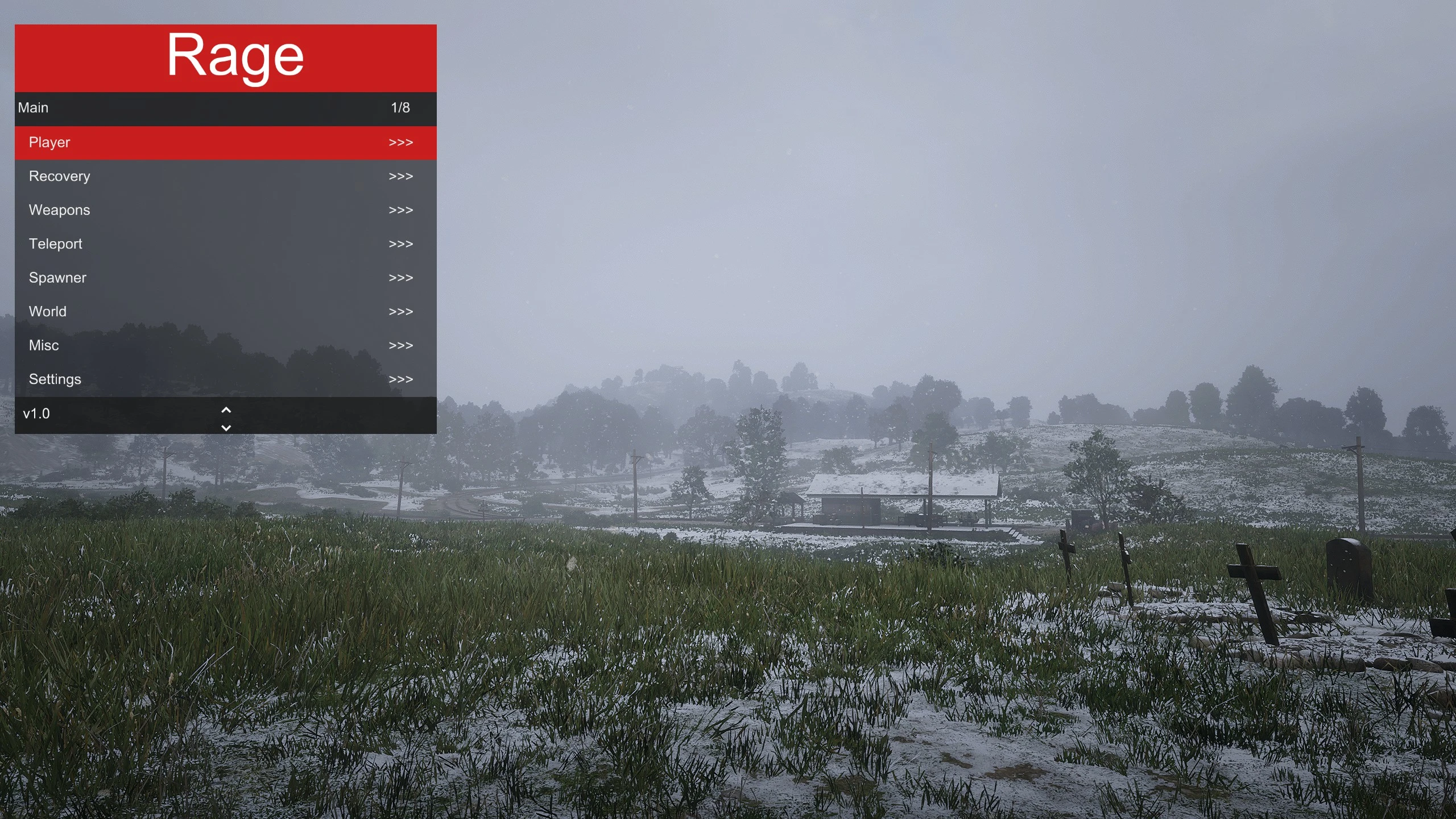Open the Spawner menu entry
The width and height of the screenshot is (1456, 819).
click(x=225, y=278)
